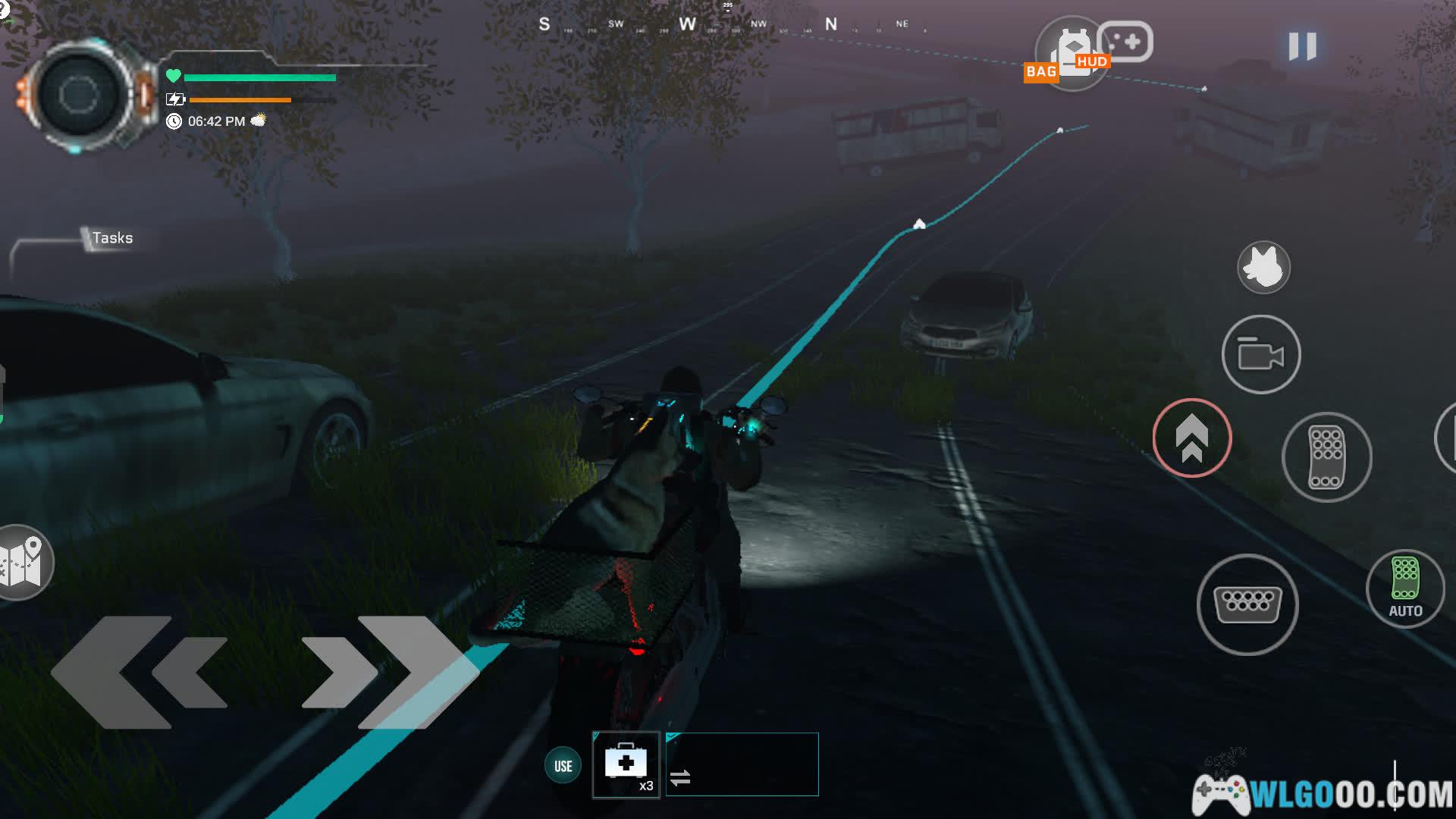Tap the USE button
1456x819 pixels.
(563, 766)
